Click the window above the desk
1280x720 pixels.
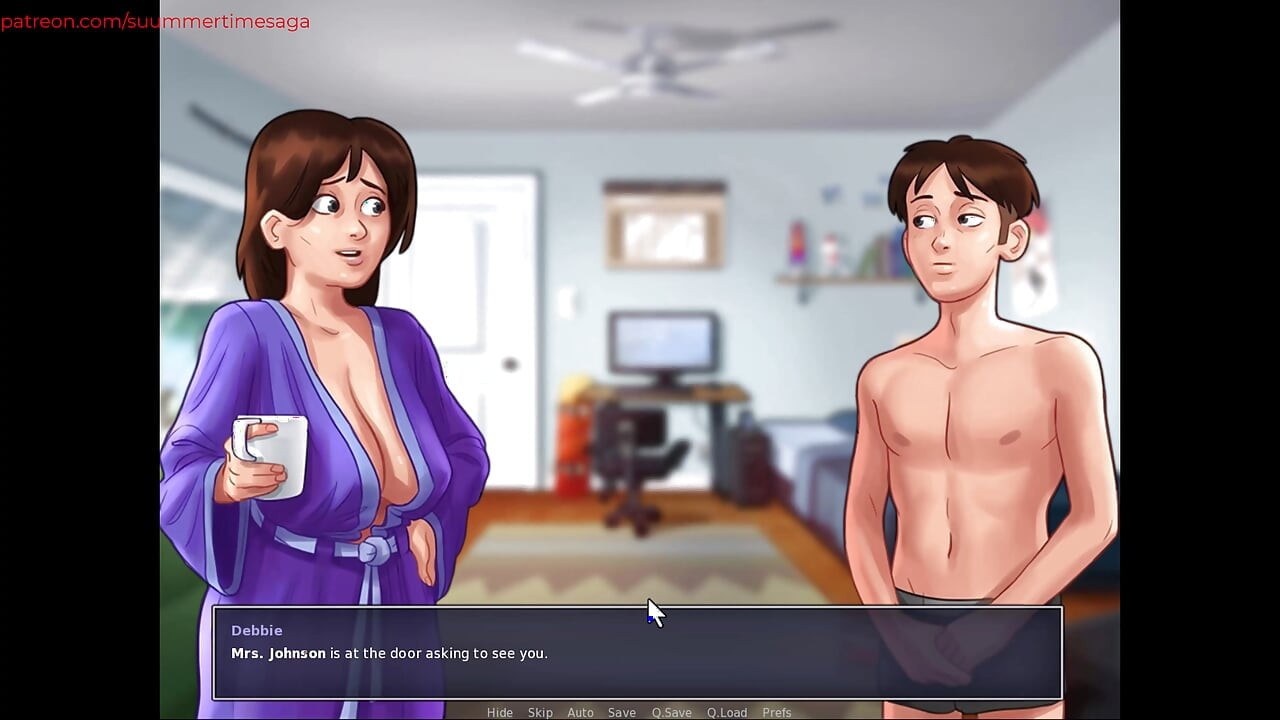[x=663, y=225]
